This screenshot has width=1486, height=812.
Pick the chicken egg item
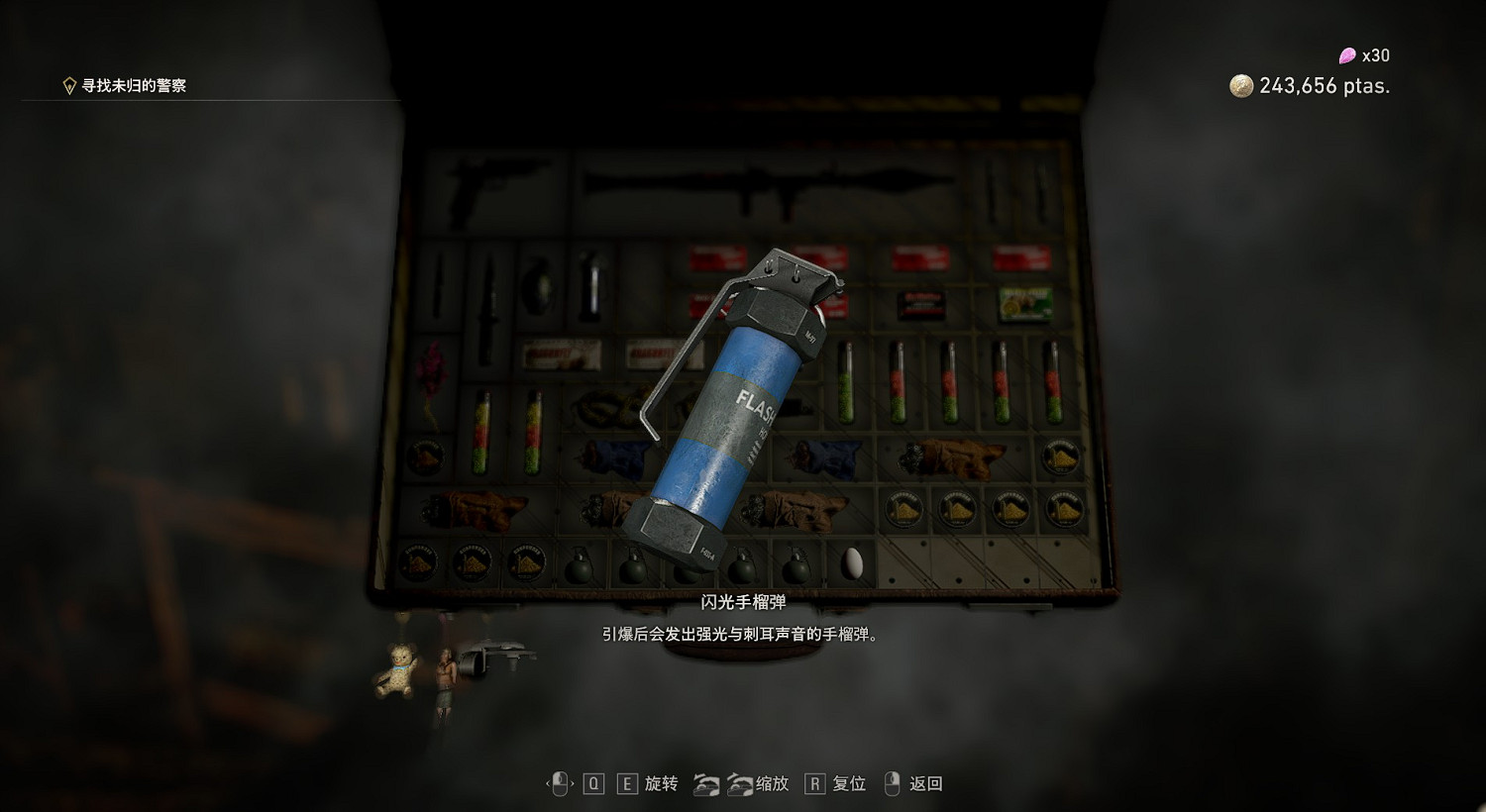pos(852,562)
